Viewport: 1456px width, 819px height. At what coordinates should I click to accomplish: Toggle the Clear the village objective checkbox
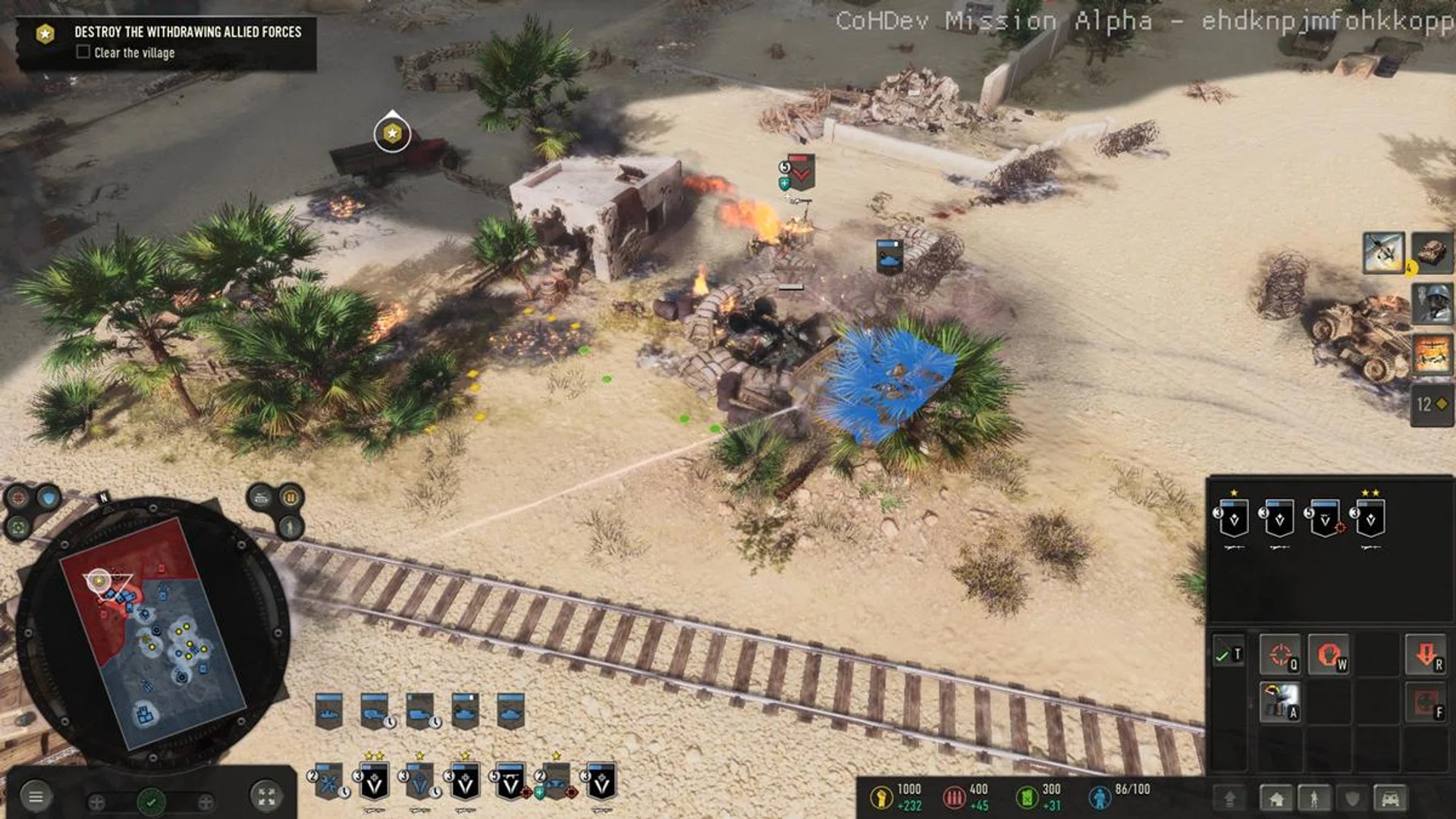point(83,52)
